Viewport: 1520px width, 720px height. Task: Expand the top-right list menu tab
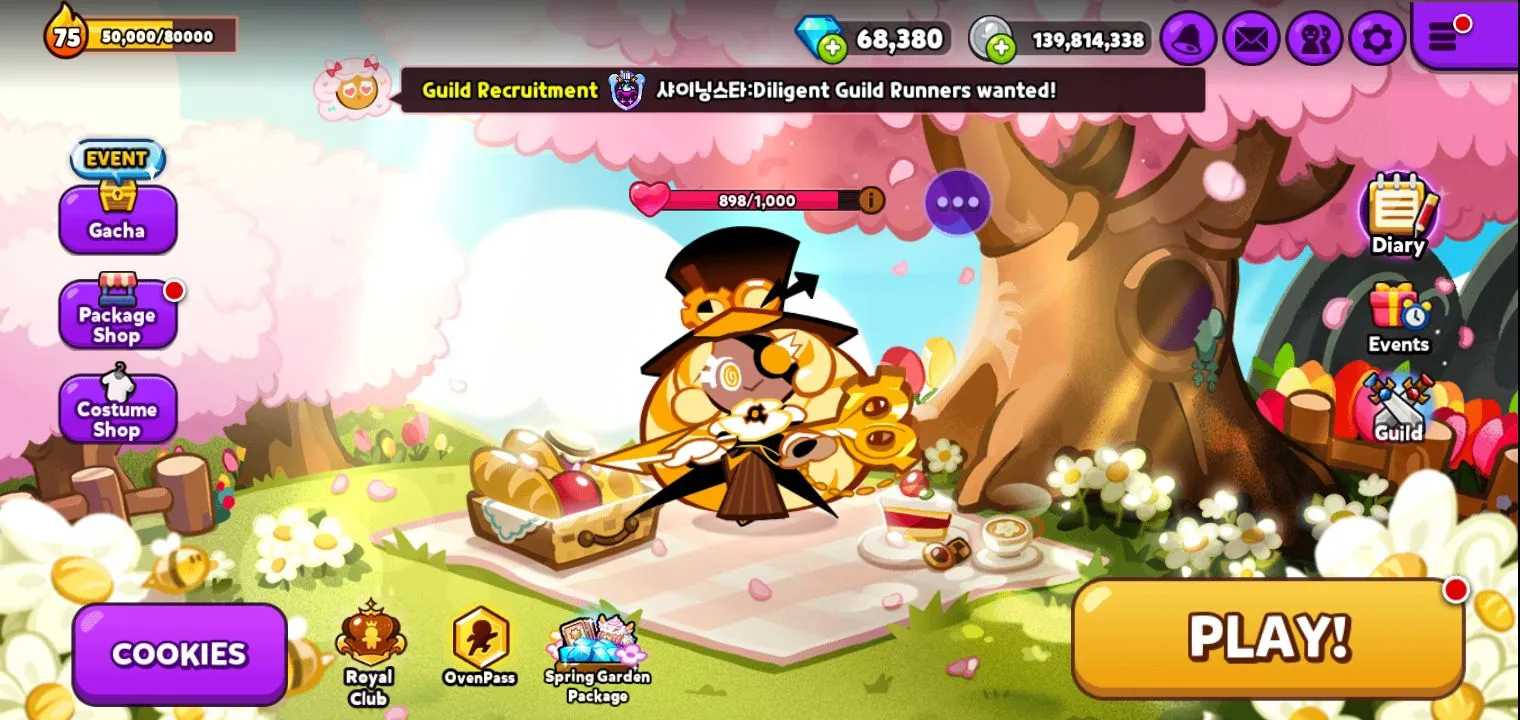1447,36
